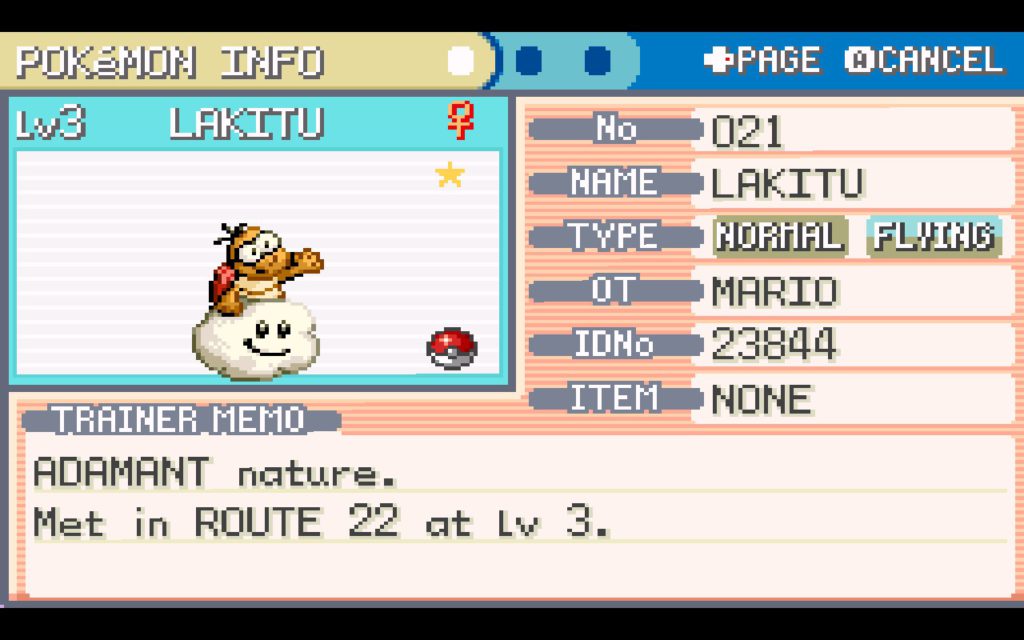Switch to the middle page indicator dot
Screen dimensions: 1024x640
point(529,61)
